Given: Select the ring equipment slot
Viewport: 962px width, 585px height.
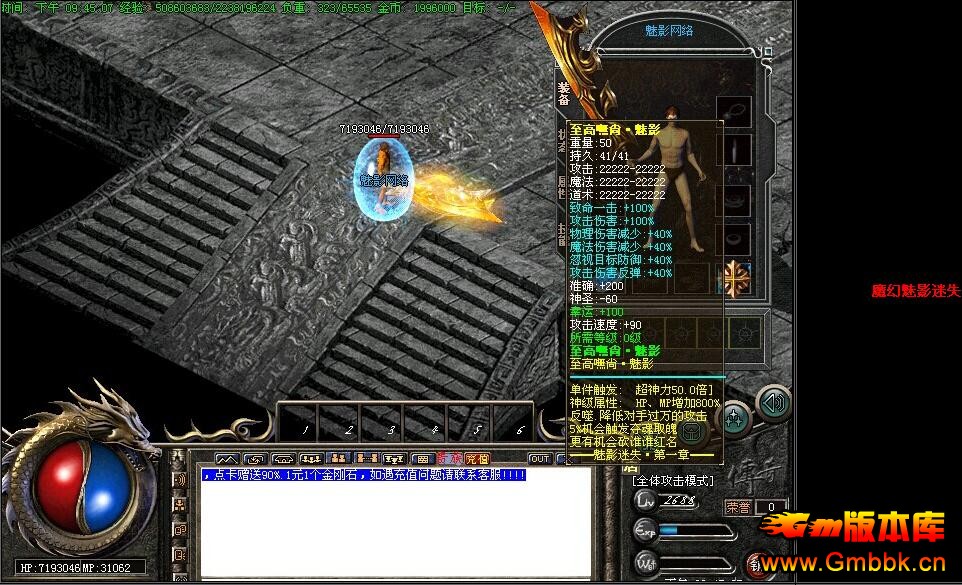Looking at the screenshot, I should [x=735, y=240].
